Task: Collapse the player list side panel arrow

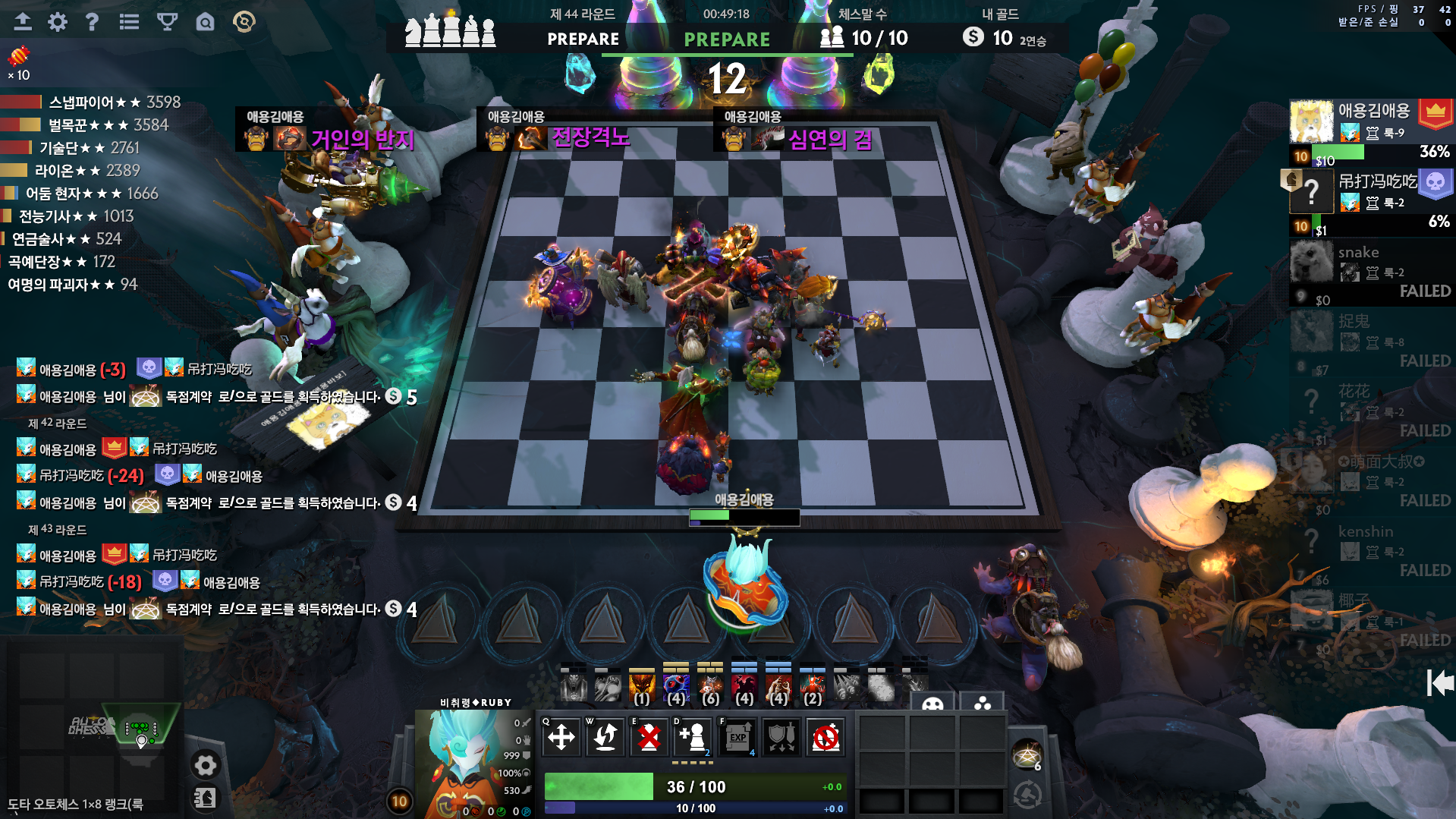Action: coord(1439,683)
